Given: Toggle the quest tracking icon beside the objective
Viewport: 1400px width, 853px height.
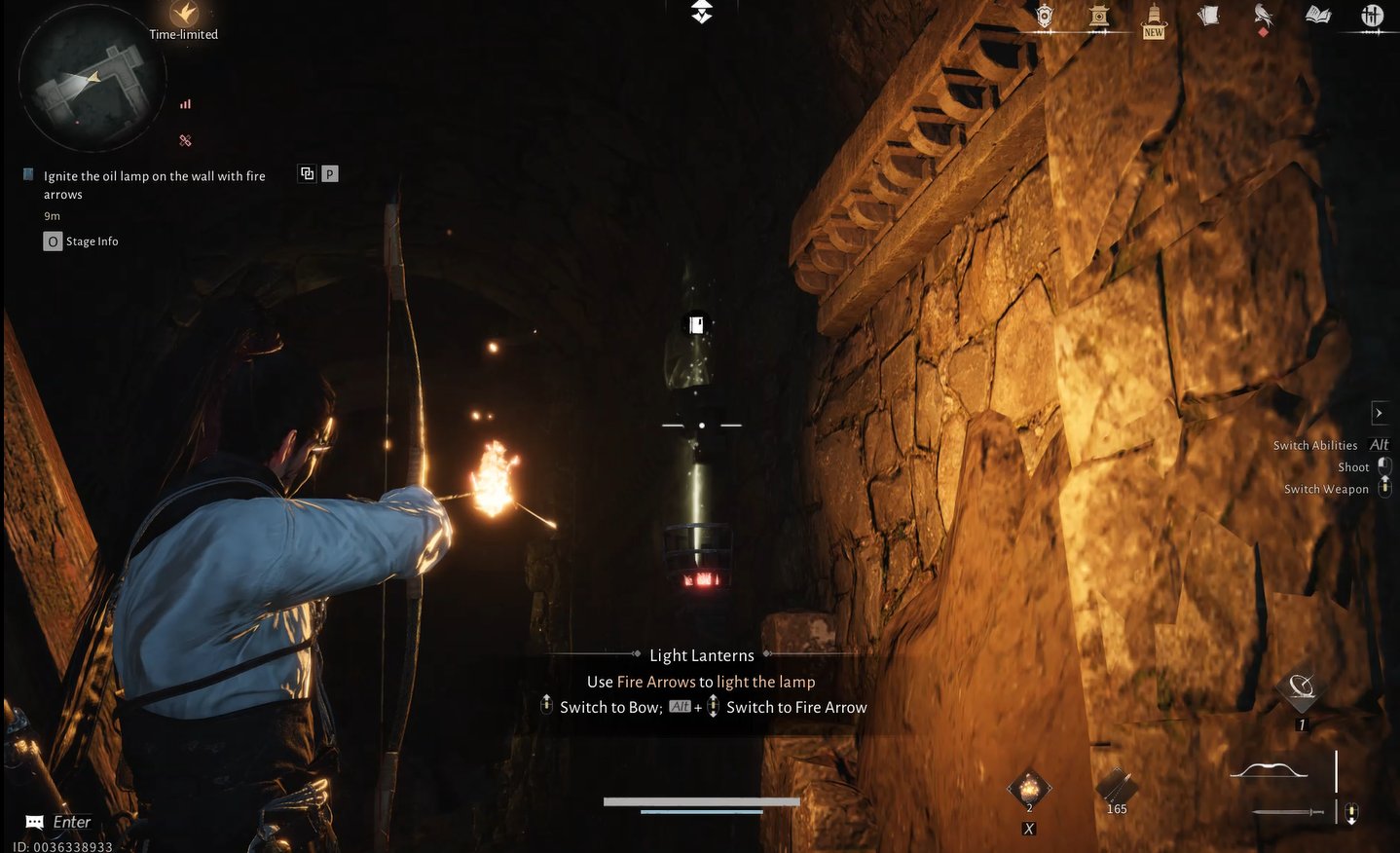Looking at the screenshot, I should [x=307, y=173].
